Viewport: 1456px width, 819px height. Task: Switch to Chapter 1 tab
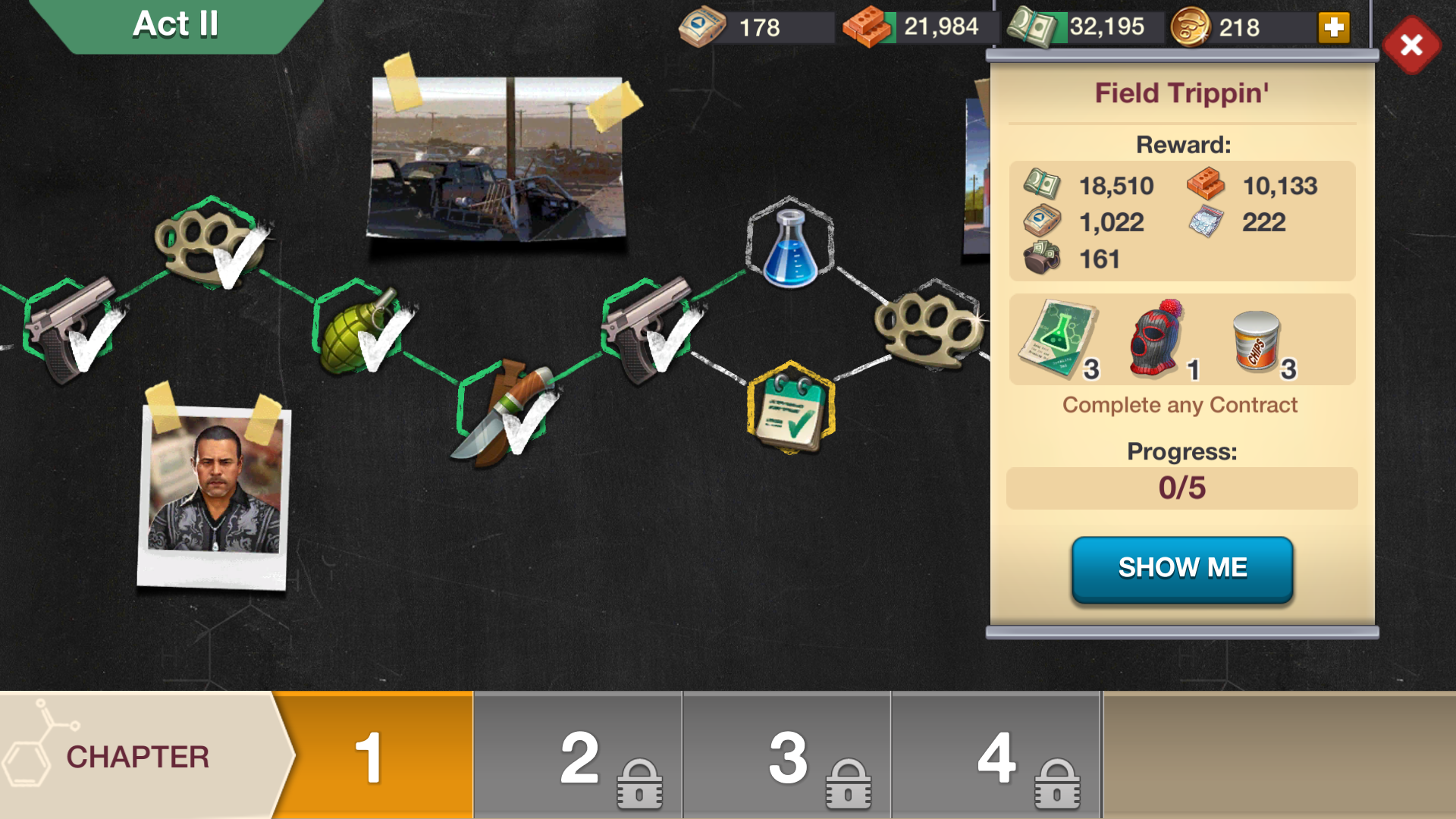(x=372, y=756)
